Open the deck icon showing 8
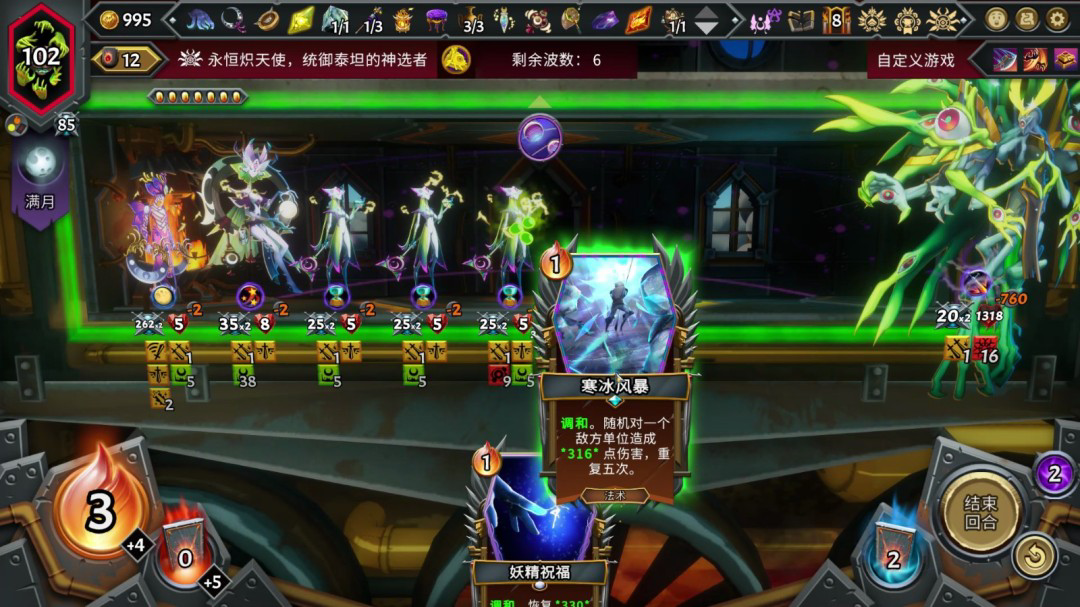 [x=836, y=19]
